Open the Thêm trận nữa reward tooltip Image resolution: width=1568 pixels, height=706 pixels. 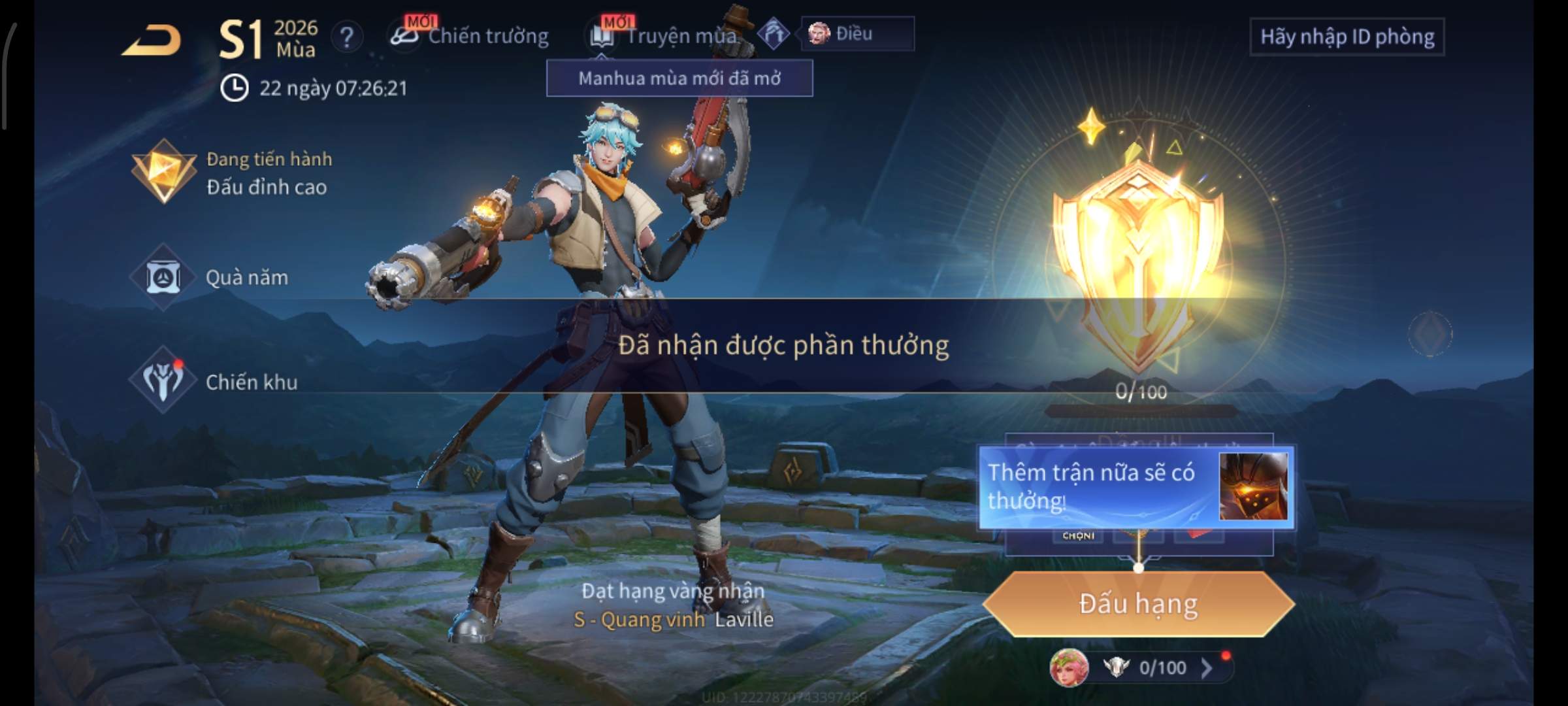[1135, 487]
